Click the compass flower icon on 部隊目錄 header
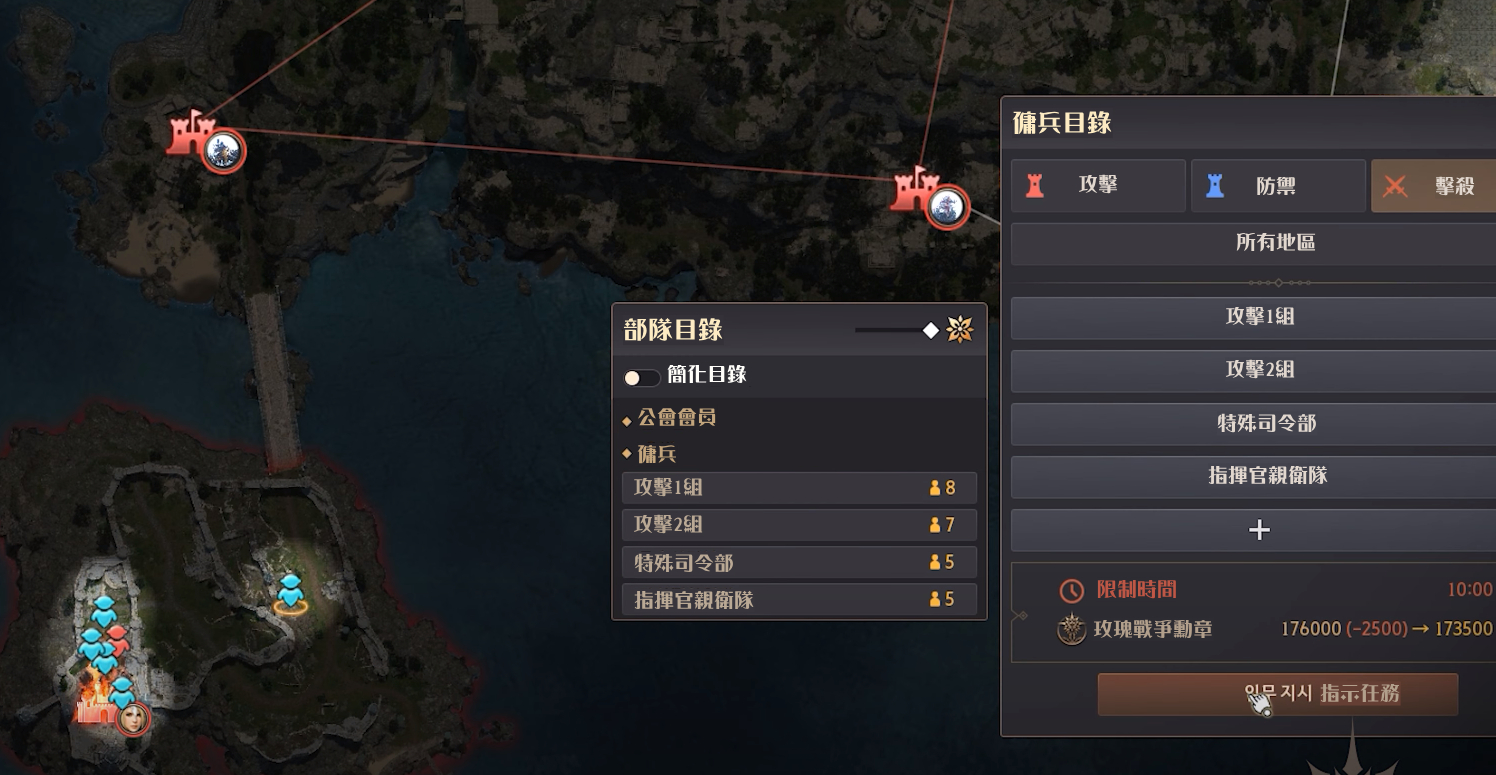 click(x=959, y=328)
